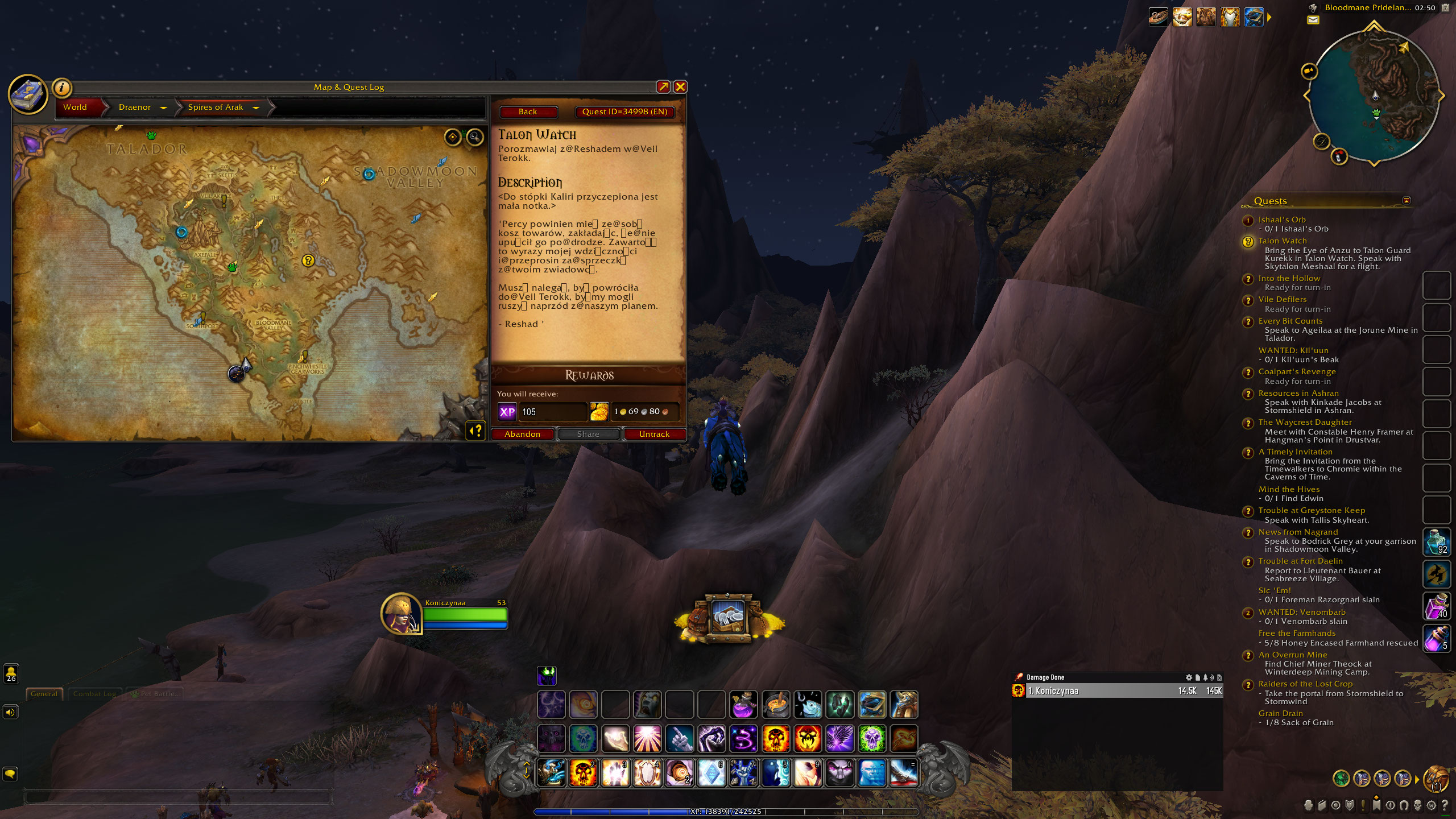
Task: Toggle the speaker mute button above chat
Action: pos(11,712)
